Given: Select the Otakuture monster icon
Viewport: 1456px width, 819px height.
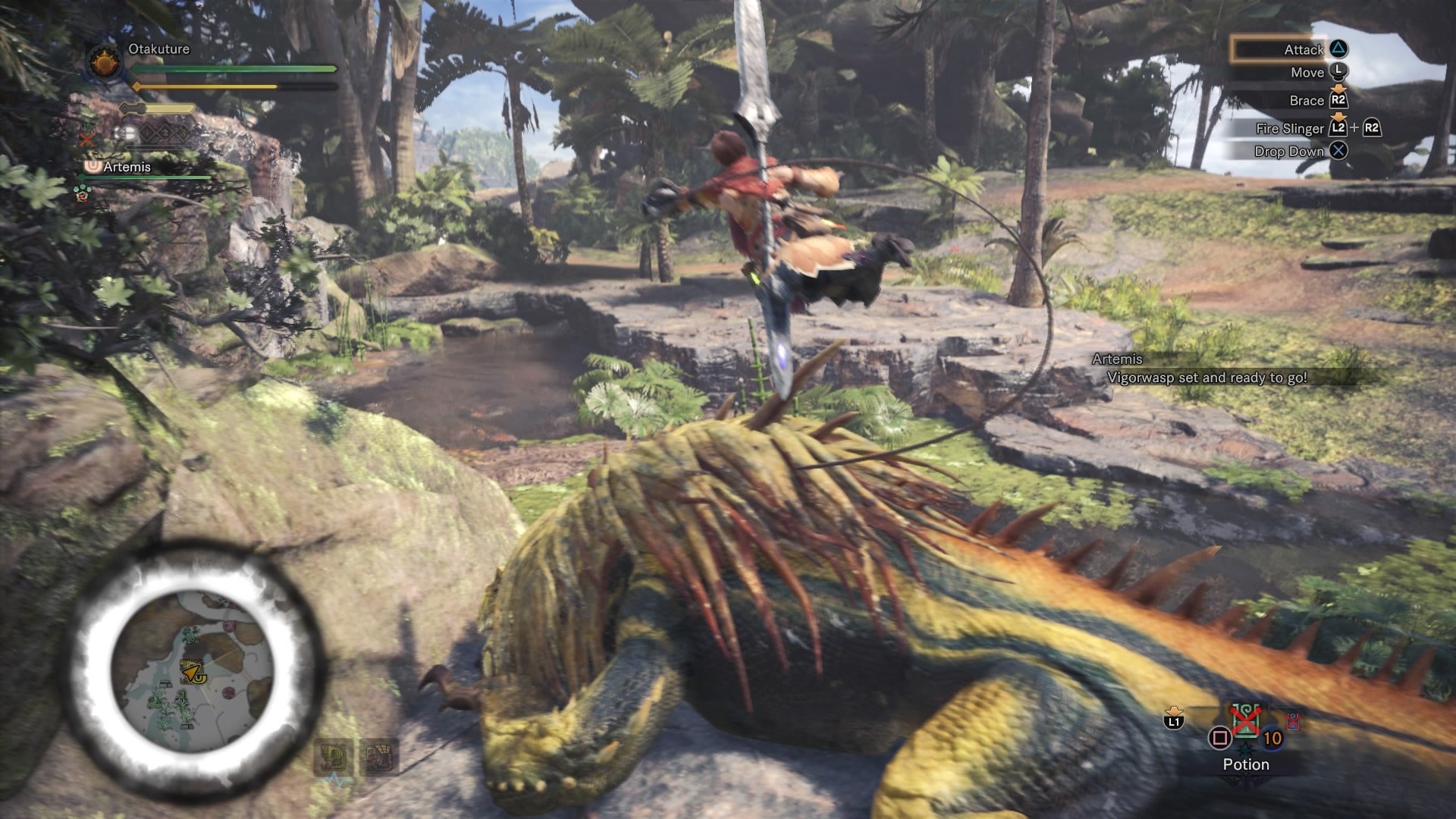Looking at the screenshot, I should pyautogui.click(x=104, y=61).
